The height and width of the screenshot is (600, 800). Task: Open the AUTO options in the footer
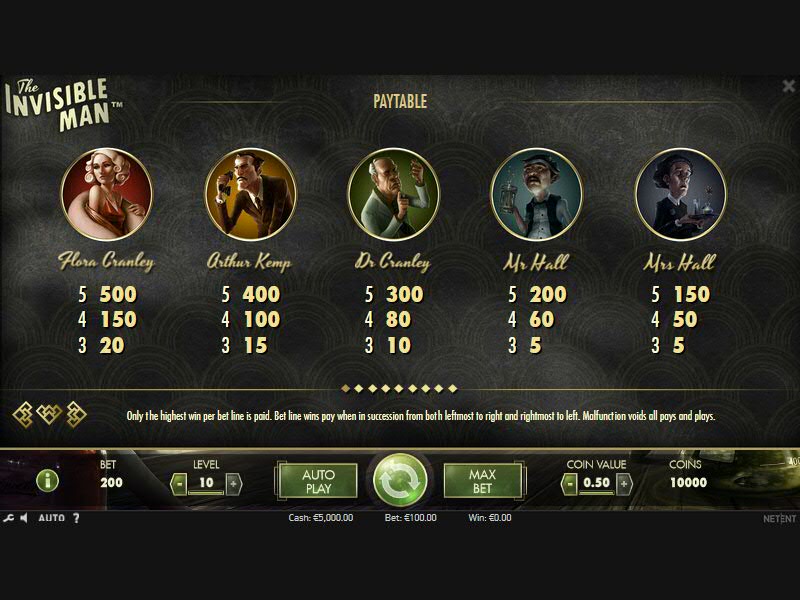click(51, 518)
